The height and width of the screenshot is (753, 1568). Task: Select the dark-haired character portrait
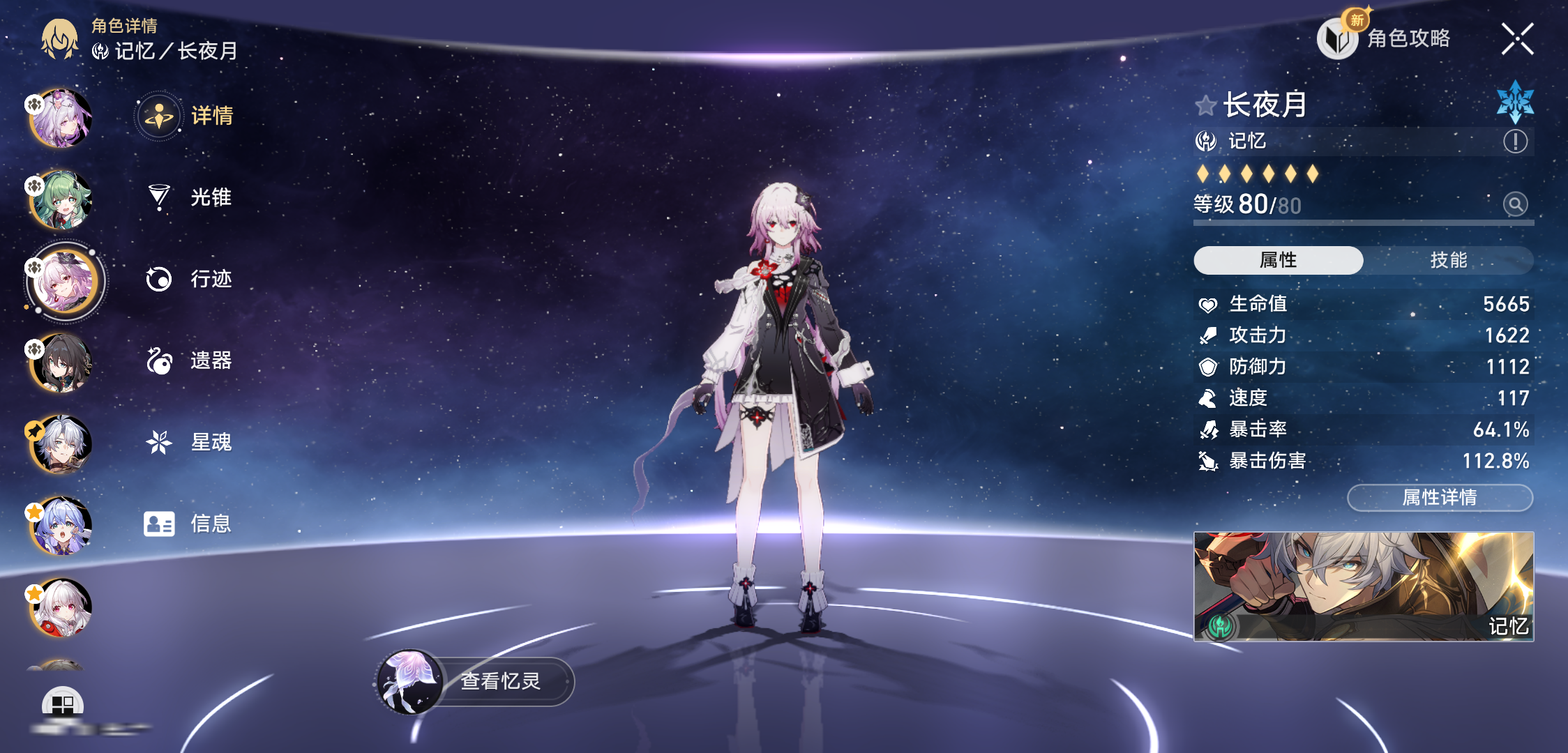(x=61, y=363)
